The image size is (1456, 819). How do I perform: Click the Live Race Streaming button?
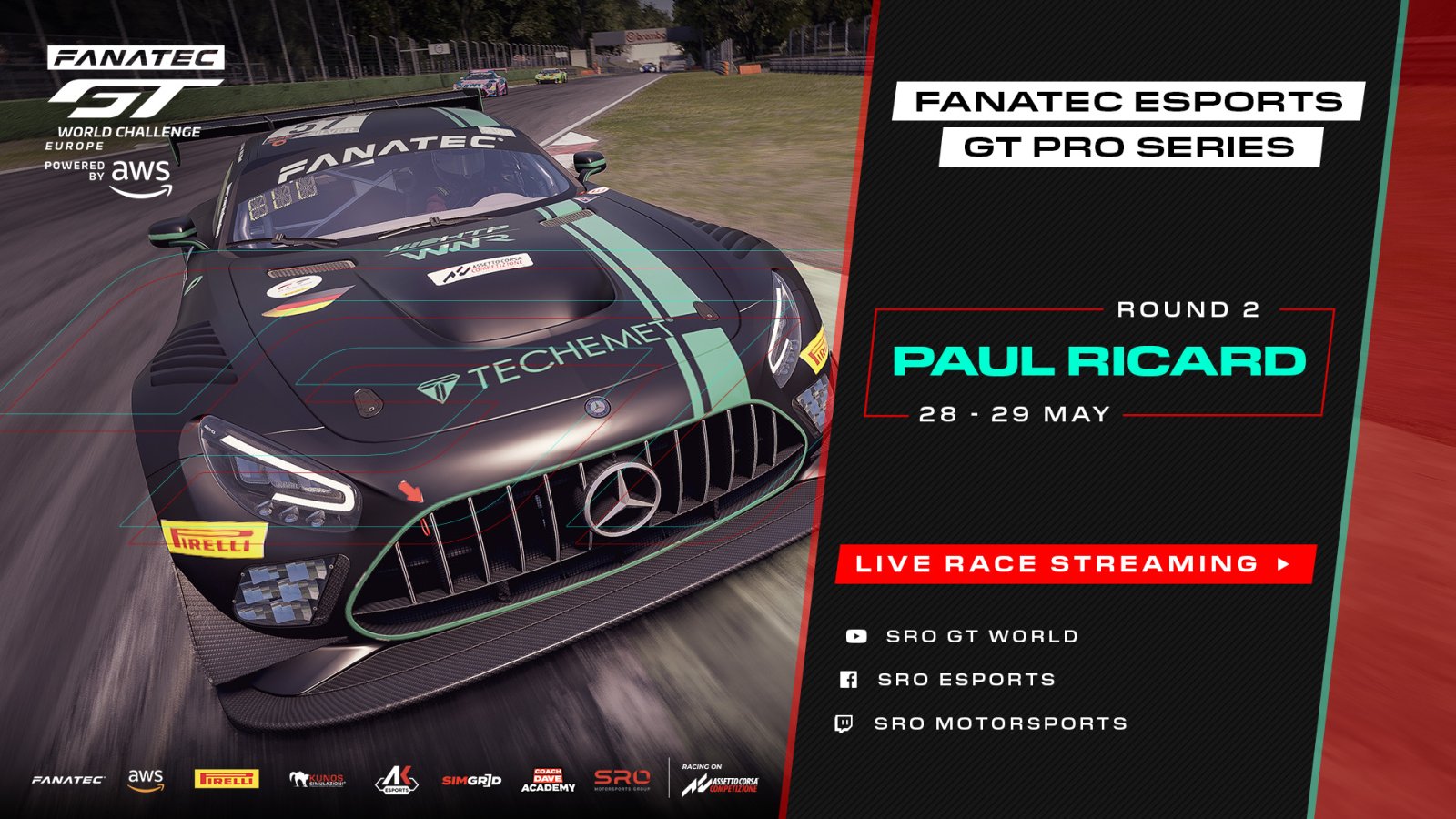click(x=1075, y=564)
